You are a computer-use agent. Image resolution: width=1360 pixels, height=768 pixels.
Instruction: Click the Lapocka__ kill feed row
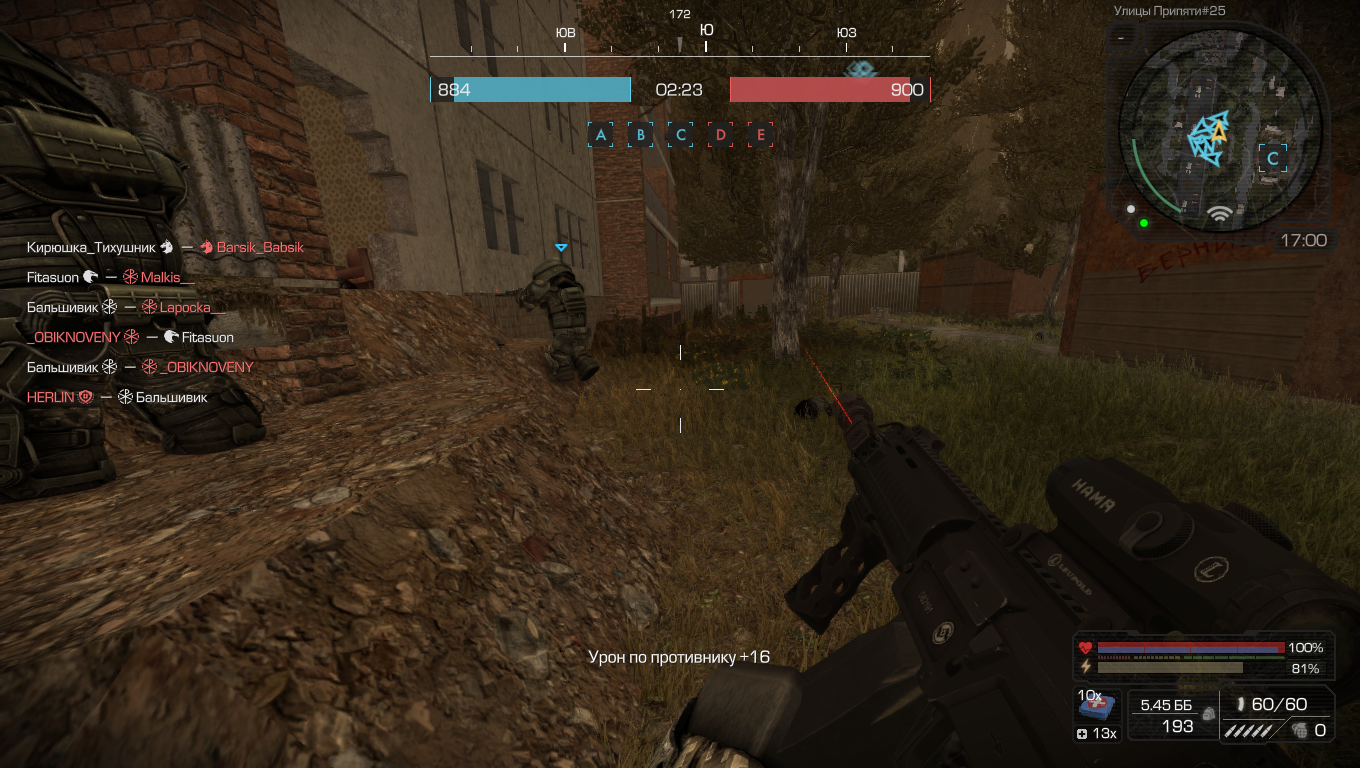126,307
